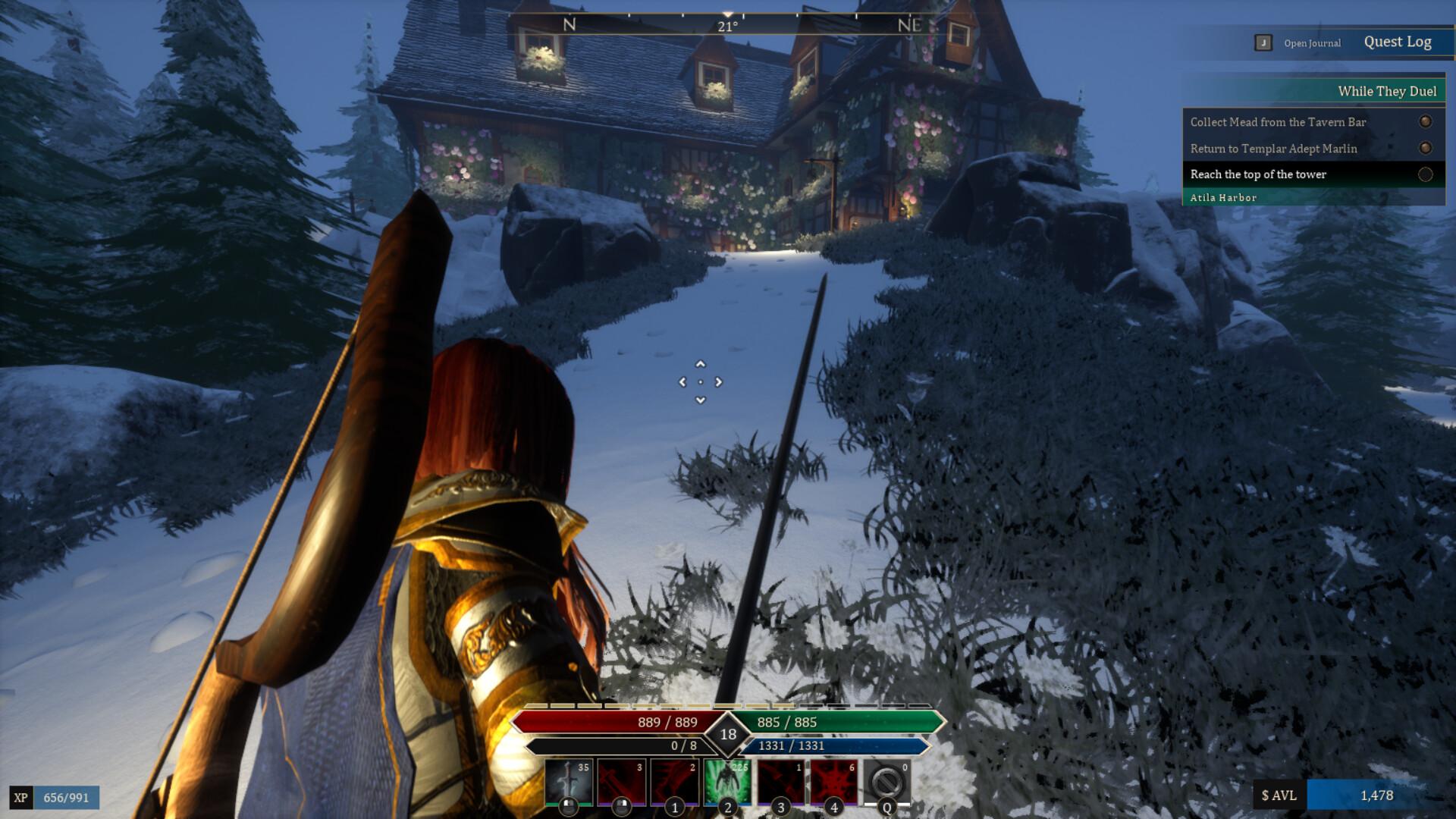Select the Reach the top of the tower objective
Screen dimensions: 1456x819
tap(1258, 174)
